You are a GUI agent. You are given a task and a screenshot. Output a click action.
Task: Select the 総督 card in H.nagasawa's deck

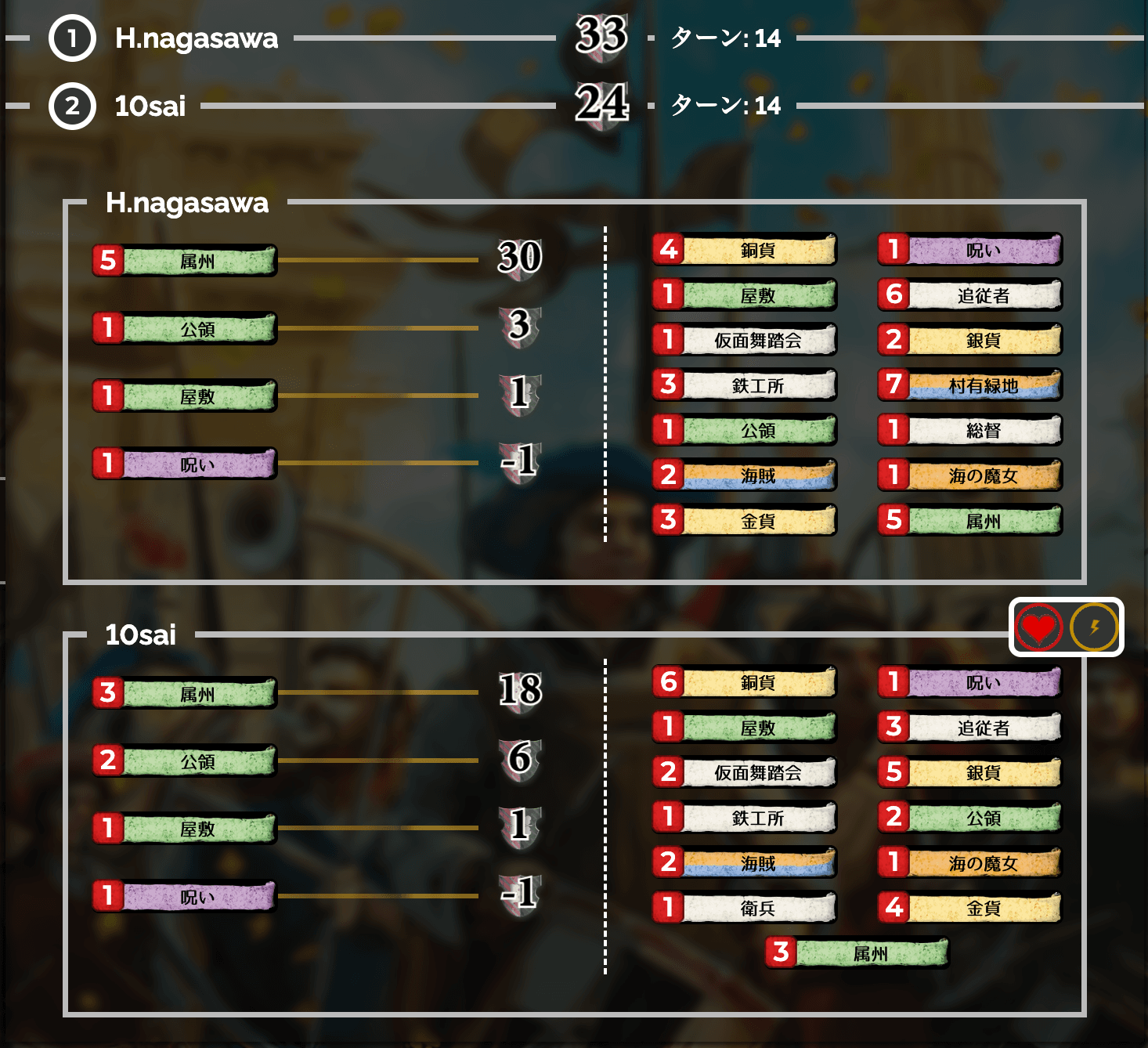pyautogui.click(x=970, y=430)
